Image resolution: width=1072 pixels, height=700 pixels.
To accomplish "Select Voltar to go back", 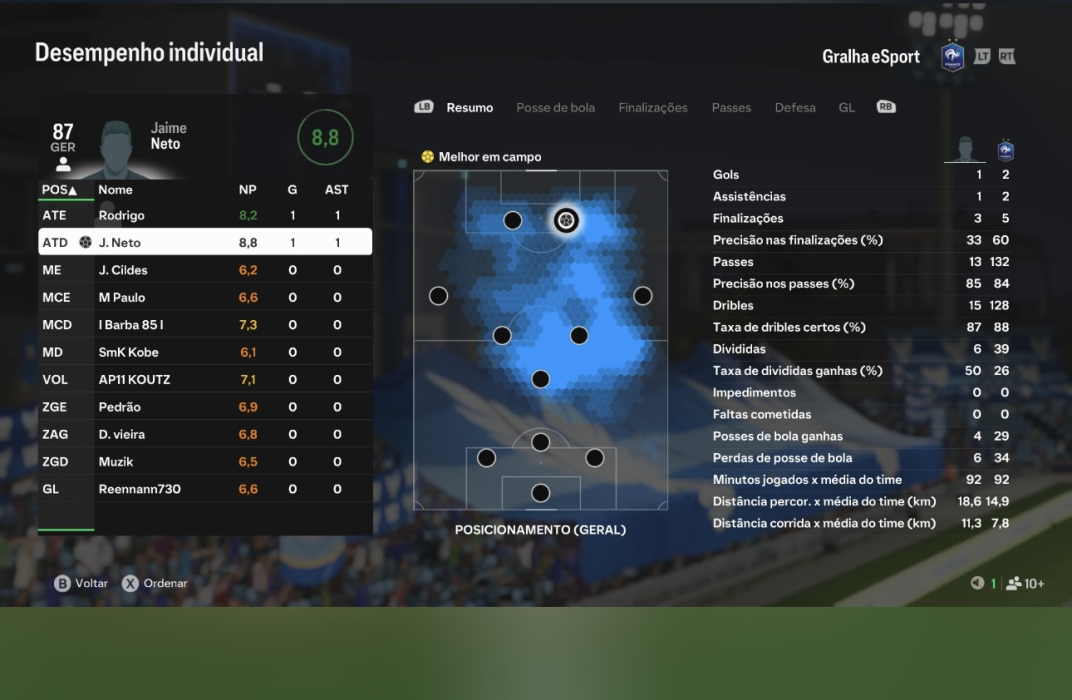I will tap(81, 583).
